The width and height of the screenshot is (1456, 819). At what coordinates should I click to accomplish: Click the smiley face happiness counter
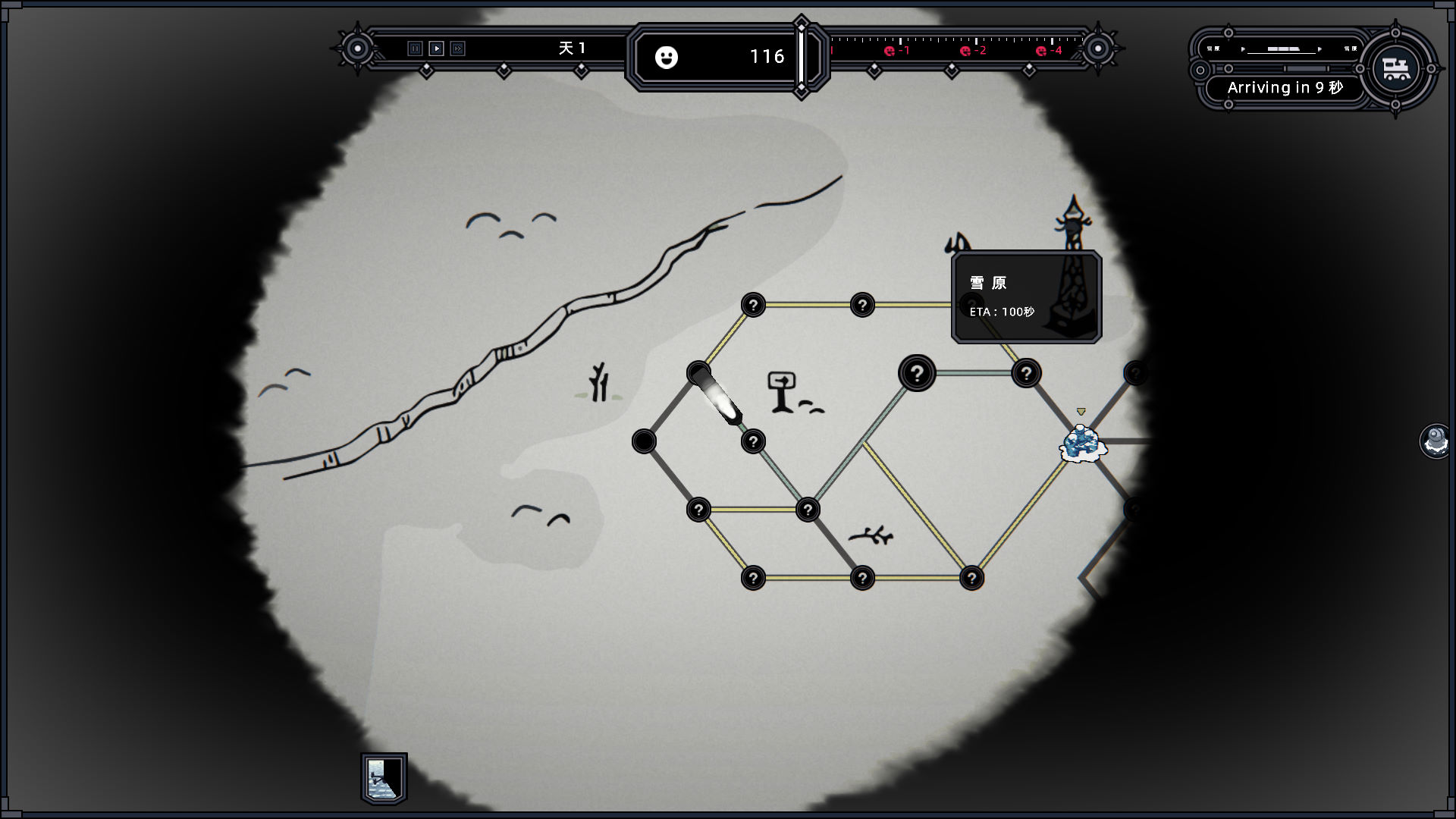tap(667, 58)
